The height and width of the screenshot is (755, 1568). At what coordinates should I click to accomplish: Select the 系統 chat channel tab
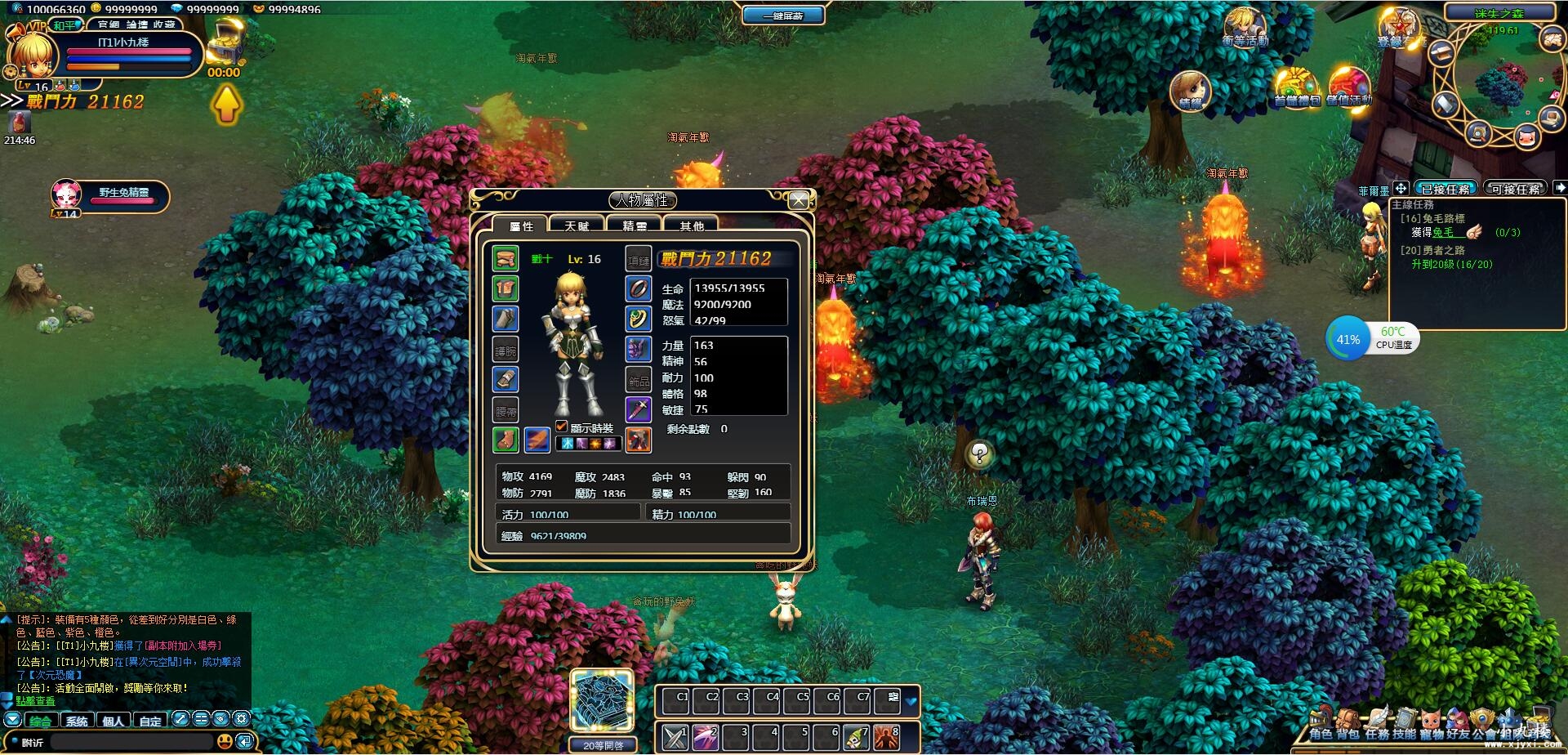point(77,721)
